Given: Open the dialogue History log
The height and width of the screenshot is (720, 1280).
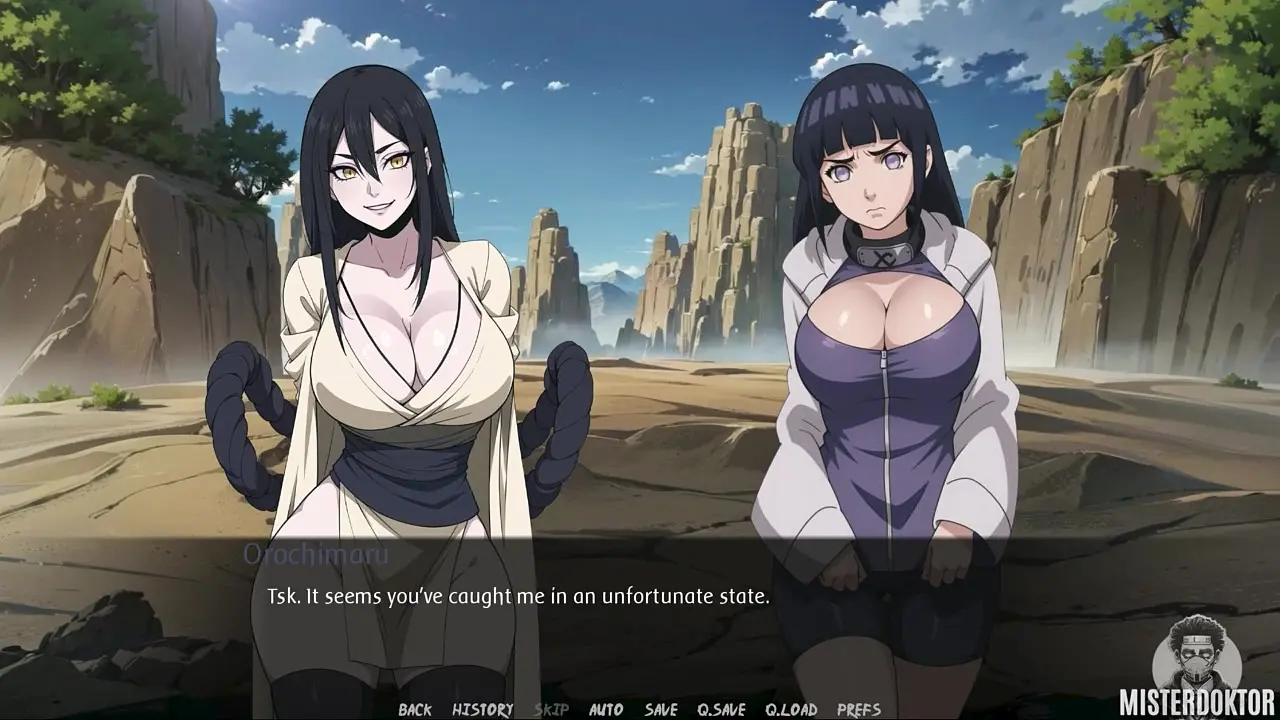Looking at the screenshot, I should [x=482, y=710].
